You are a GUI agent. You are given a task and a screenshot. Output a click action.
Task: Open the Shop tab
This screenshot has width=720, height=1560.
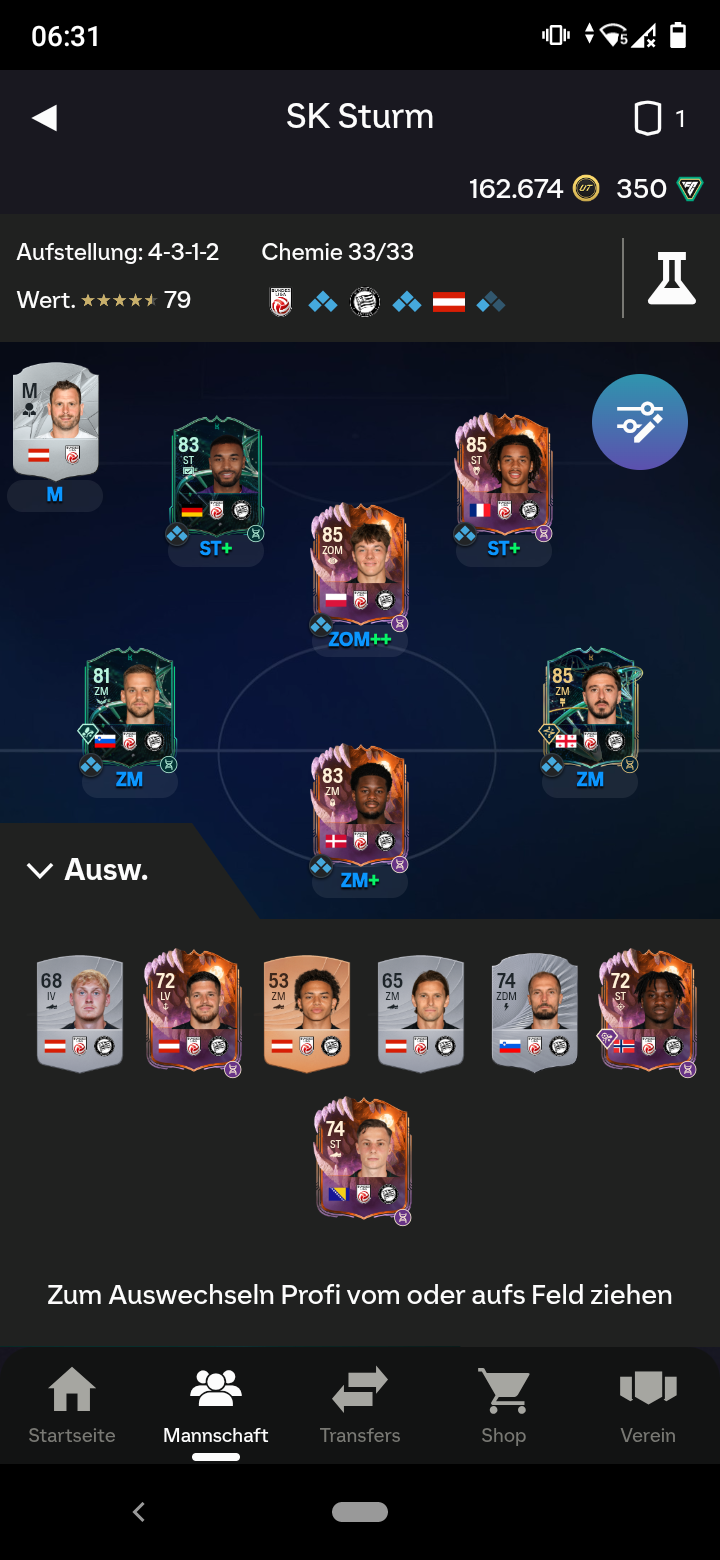point(503,1406)
